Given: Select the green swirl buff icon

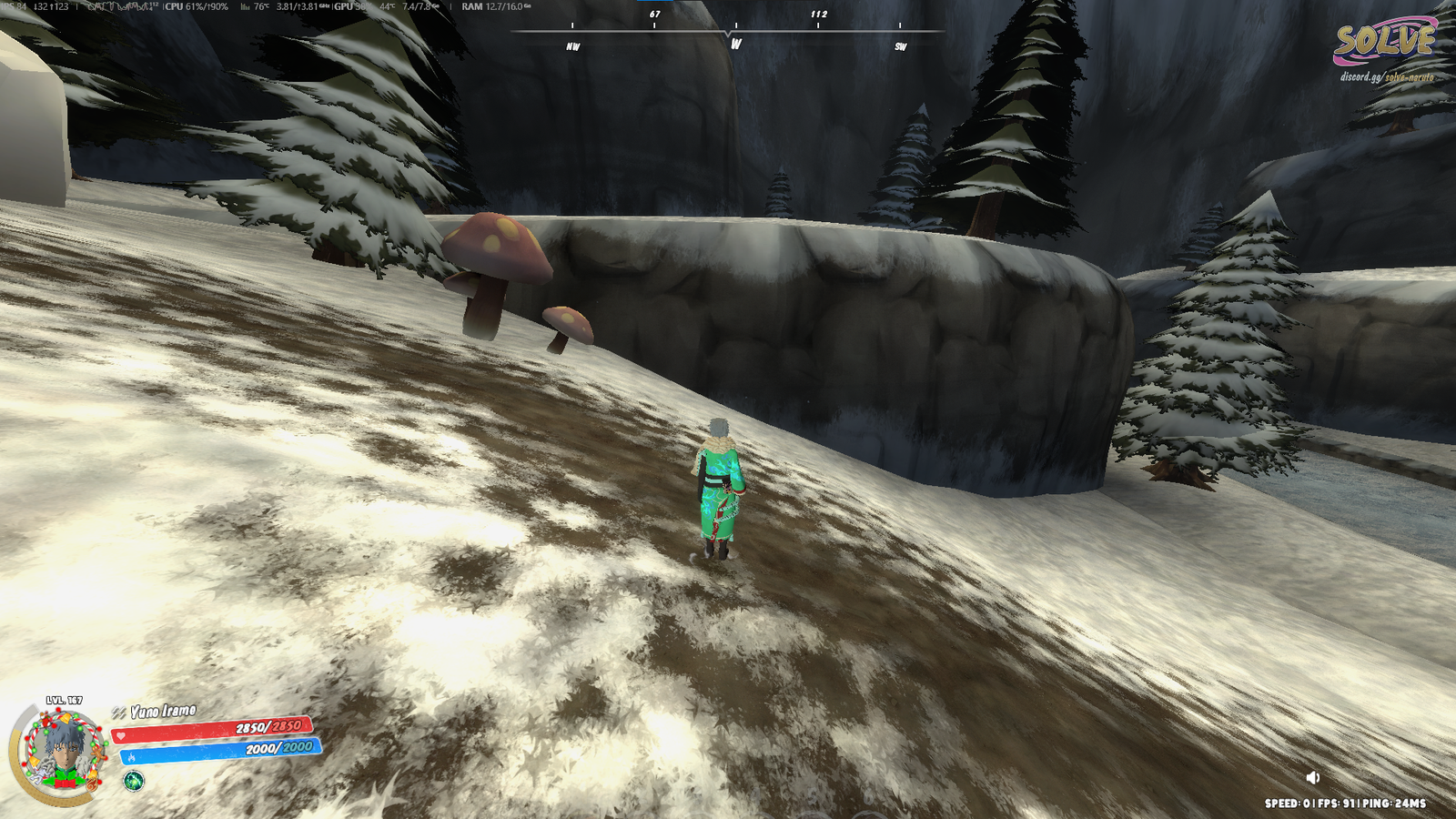Looking at the screenshot, I should [134, 780].
